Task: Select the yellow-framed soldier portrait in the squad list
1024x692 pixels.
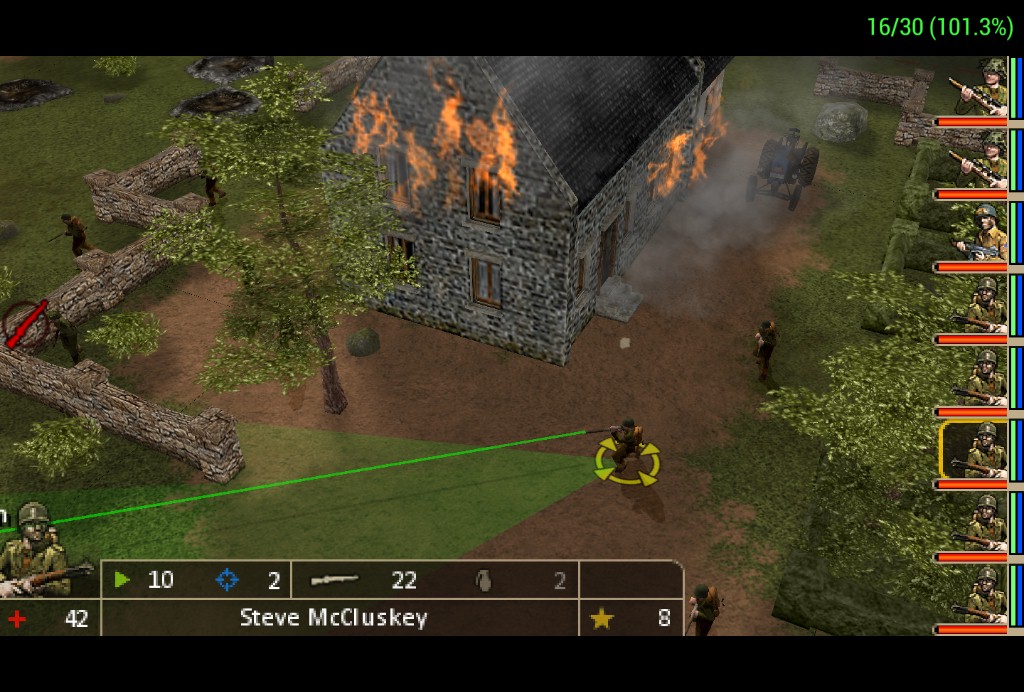Action: coord(974,450)
